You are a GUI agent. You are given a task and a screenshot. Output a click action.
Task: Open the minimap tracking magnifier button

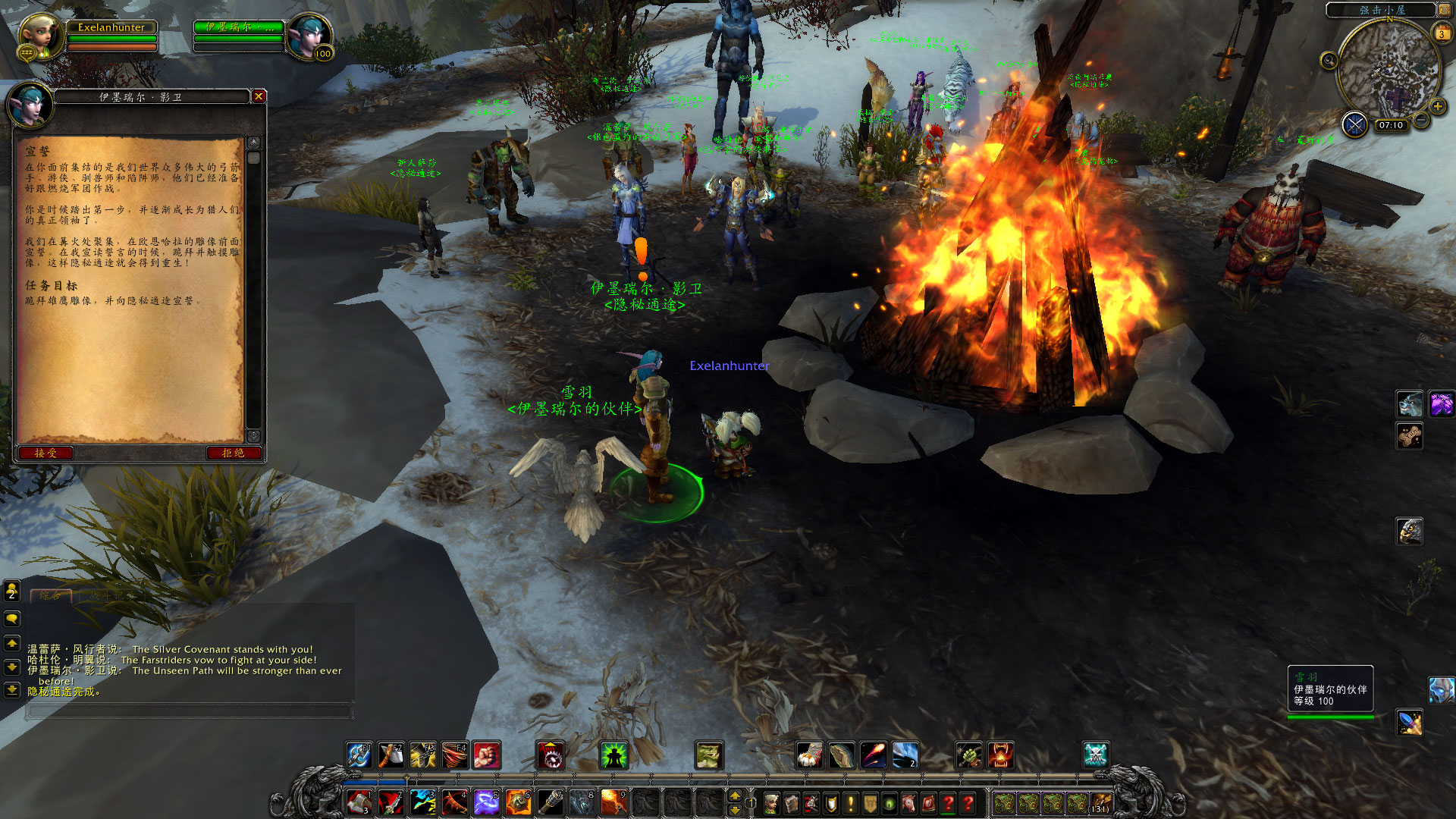click(x=1329, y=61)
